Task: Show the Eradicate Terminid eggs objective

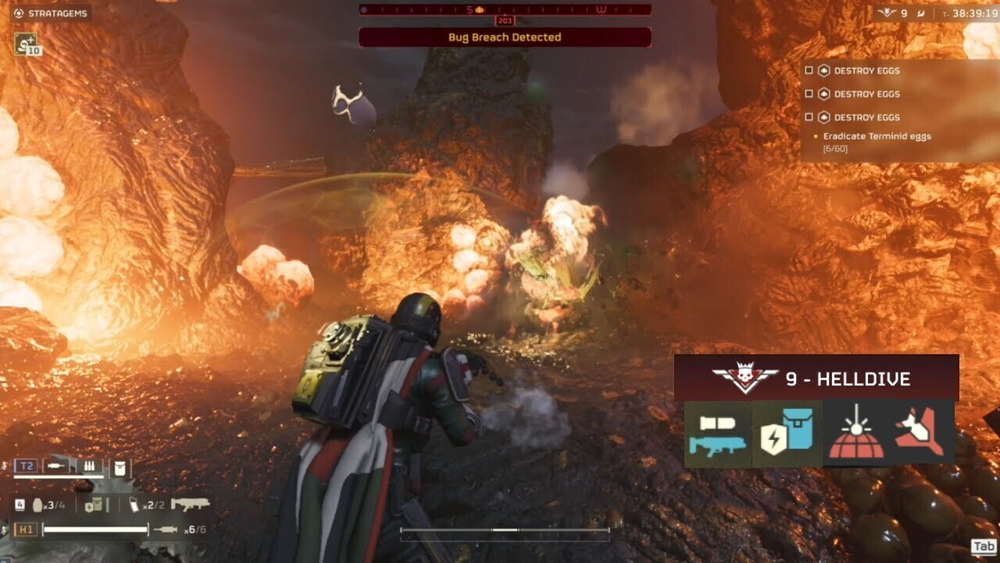Action: pyautogui.click(x=872, y=136)
